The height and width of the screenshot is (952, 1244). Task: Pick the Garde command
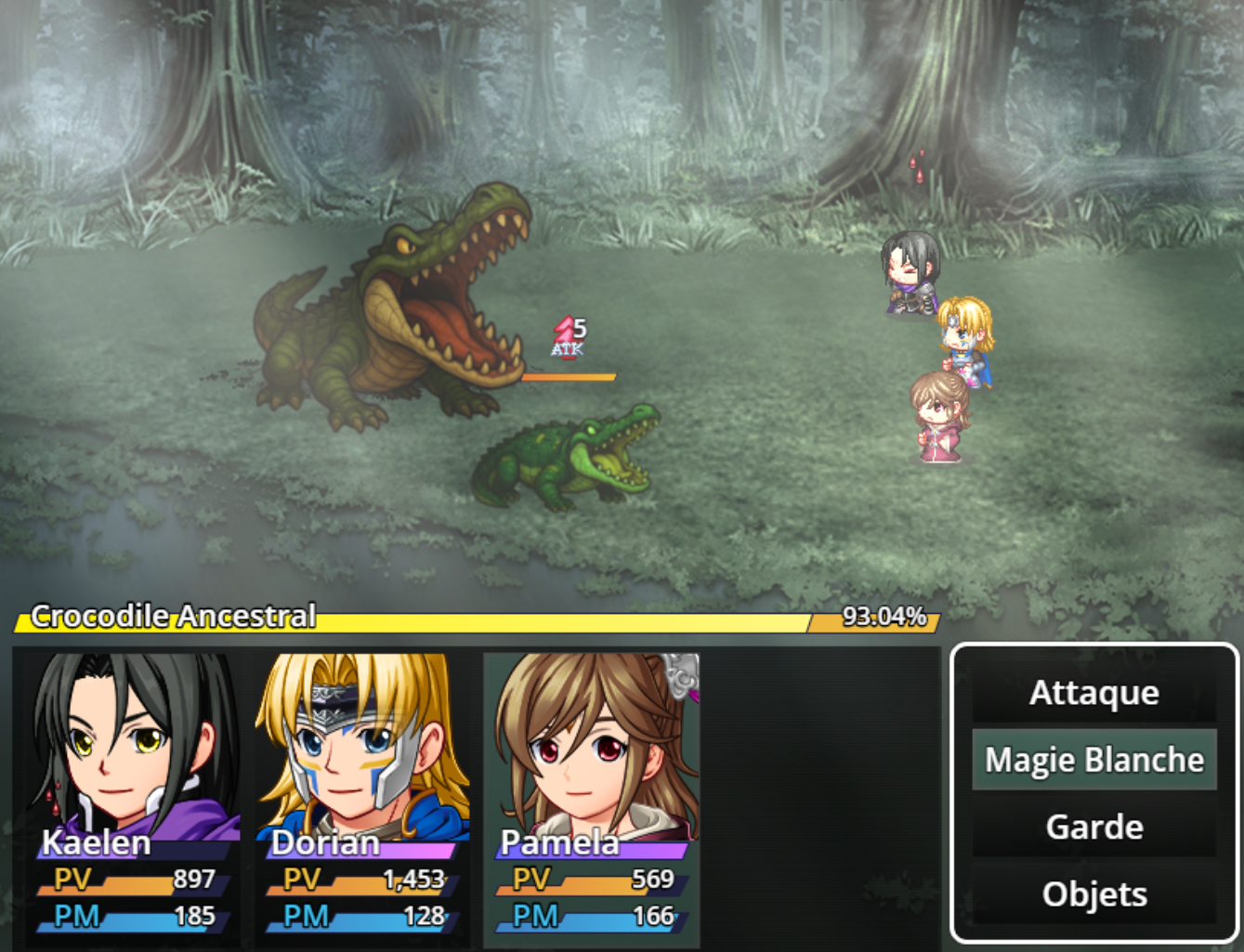[x=1093, y=827]
